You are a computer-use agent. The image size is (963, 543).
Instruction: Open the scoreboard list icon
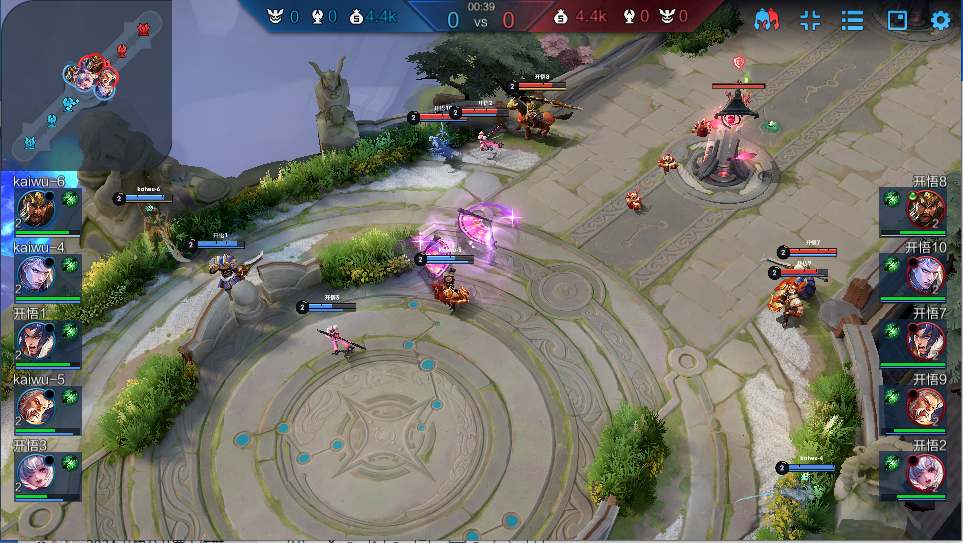(x=852, y=20)
